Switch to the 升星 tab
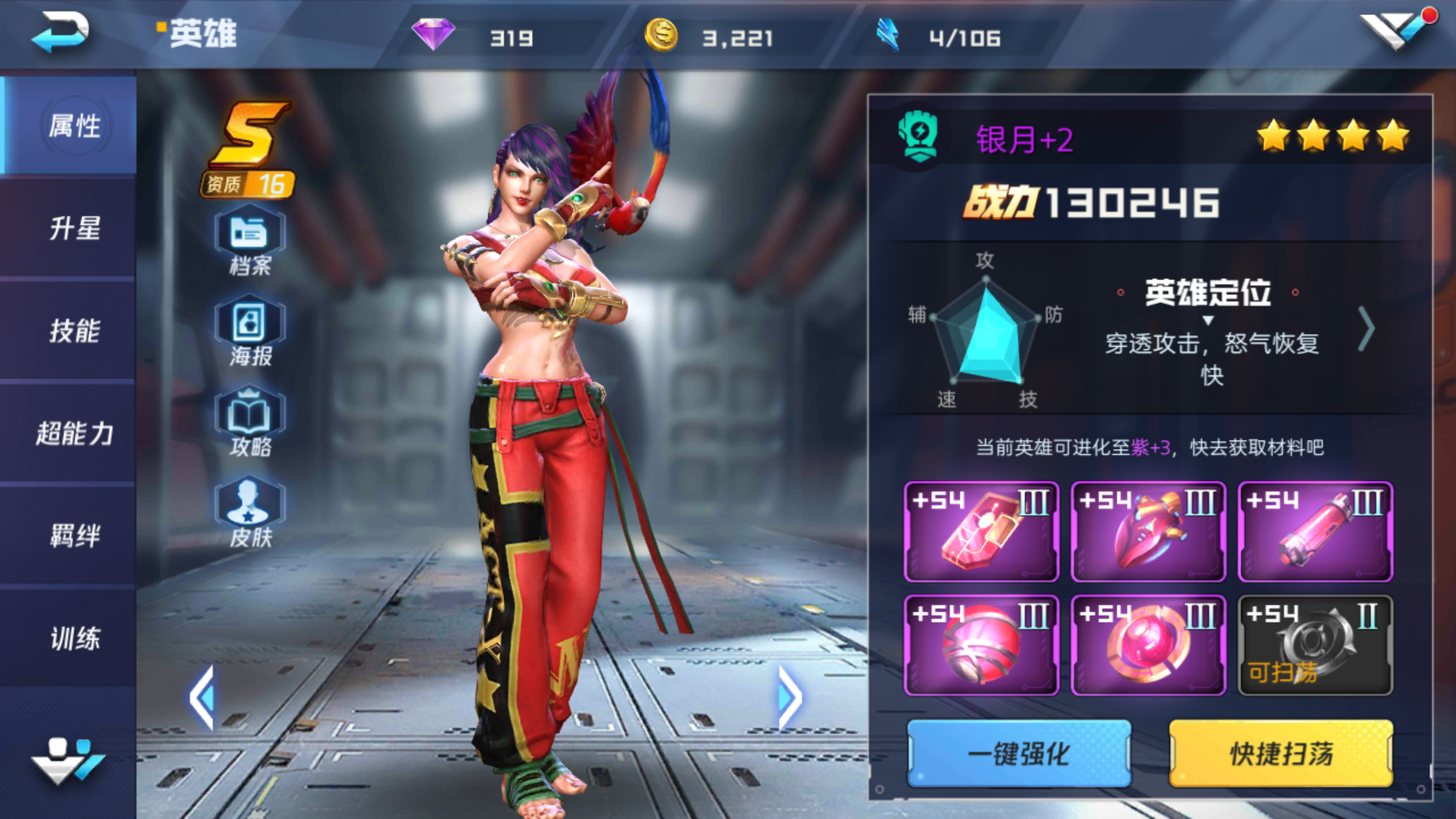The height and width of the screenshot is (819, 1456). pos(74,229)
